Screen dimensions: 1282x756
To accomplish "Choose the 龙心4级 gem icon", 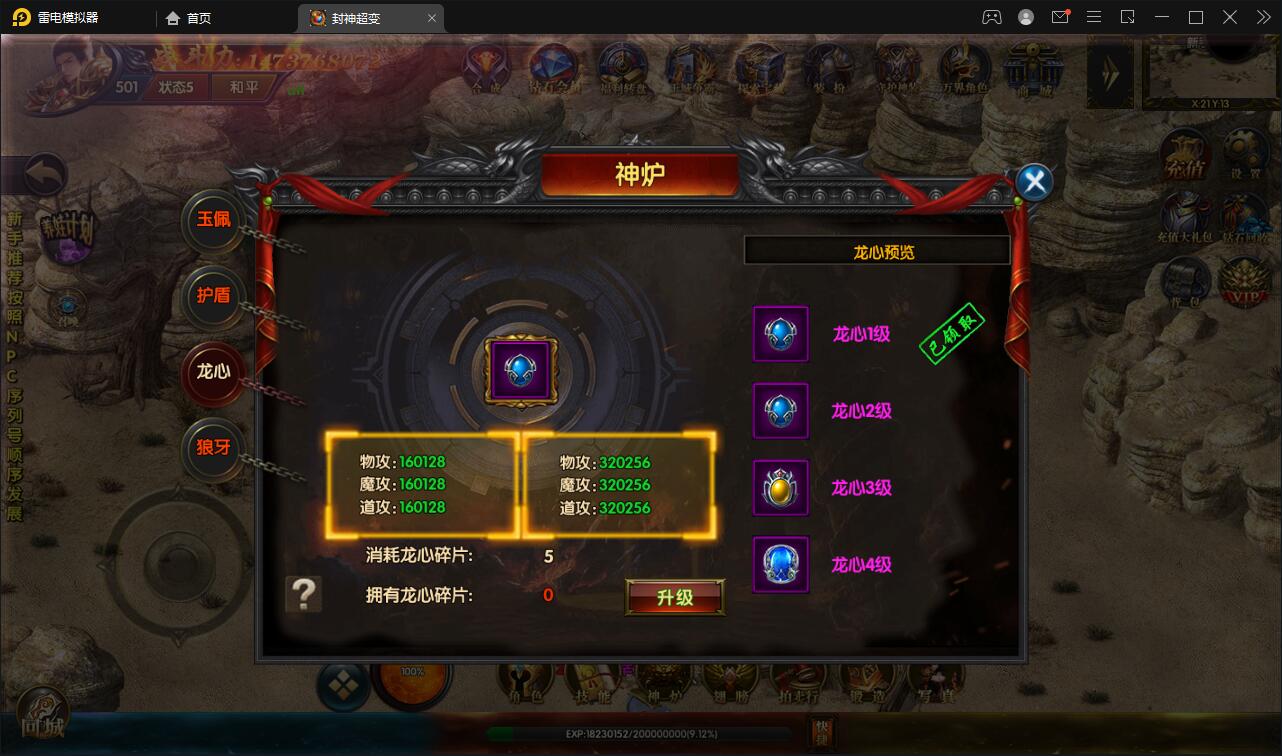I will pyautogui.click(x=780, y=565).
